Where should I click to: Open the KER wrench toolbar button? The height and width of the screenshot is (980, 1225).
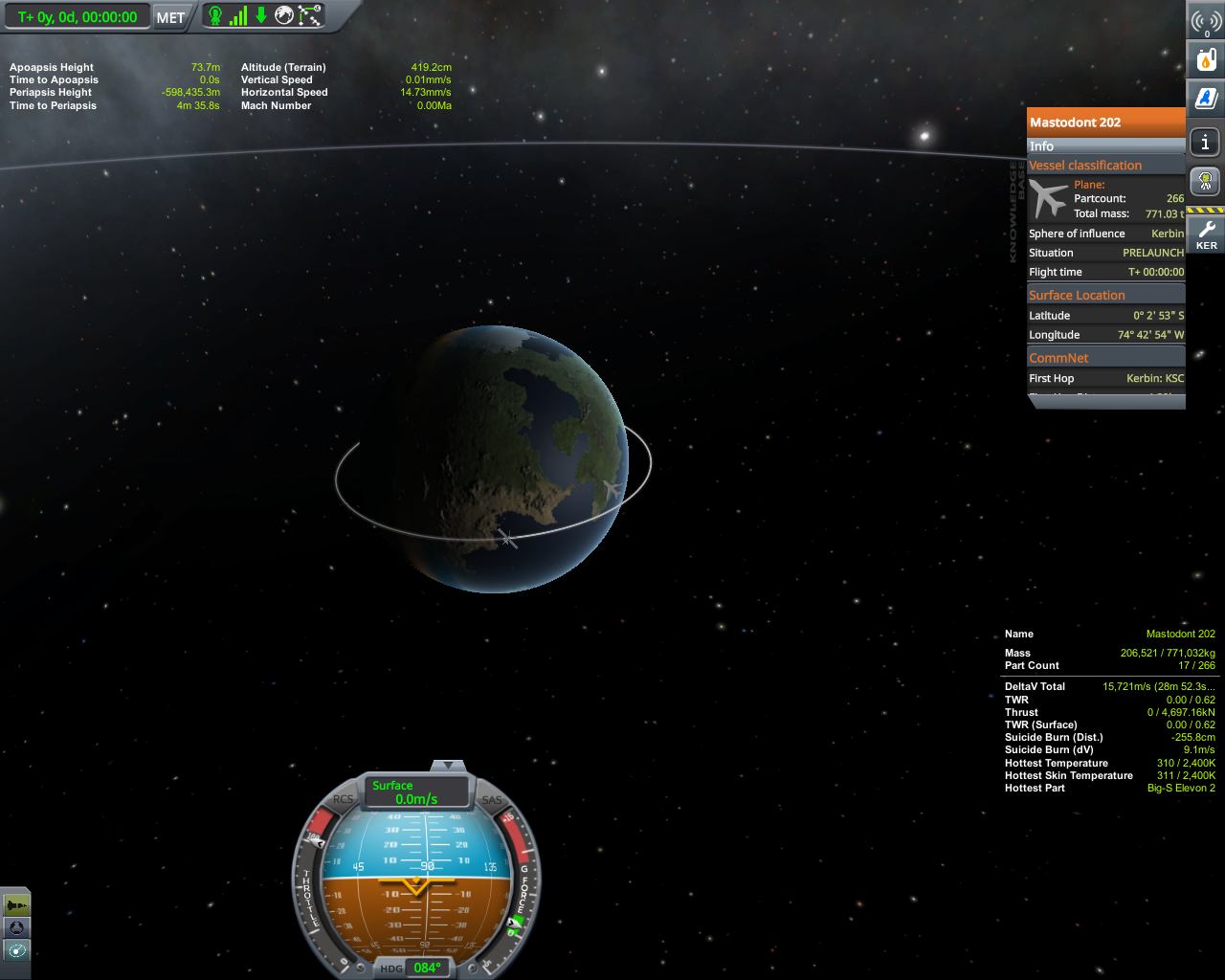point(1206,234)
